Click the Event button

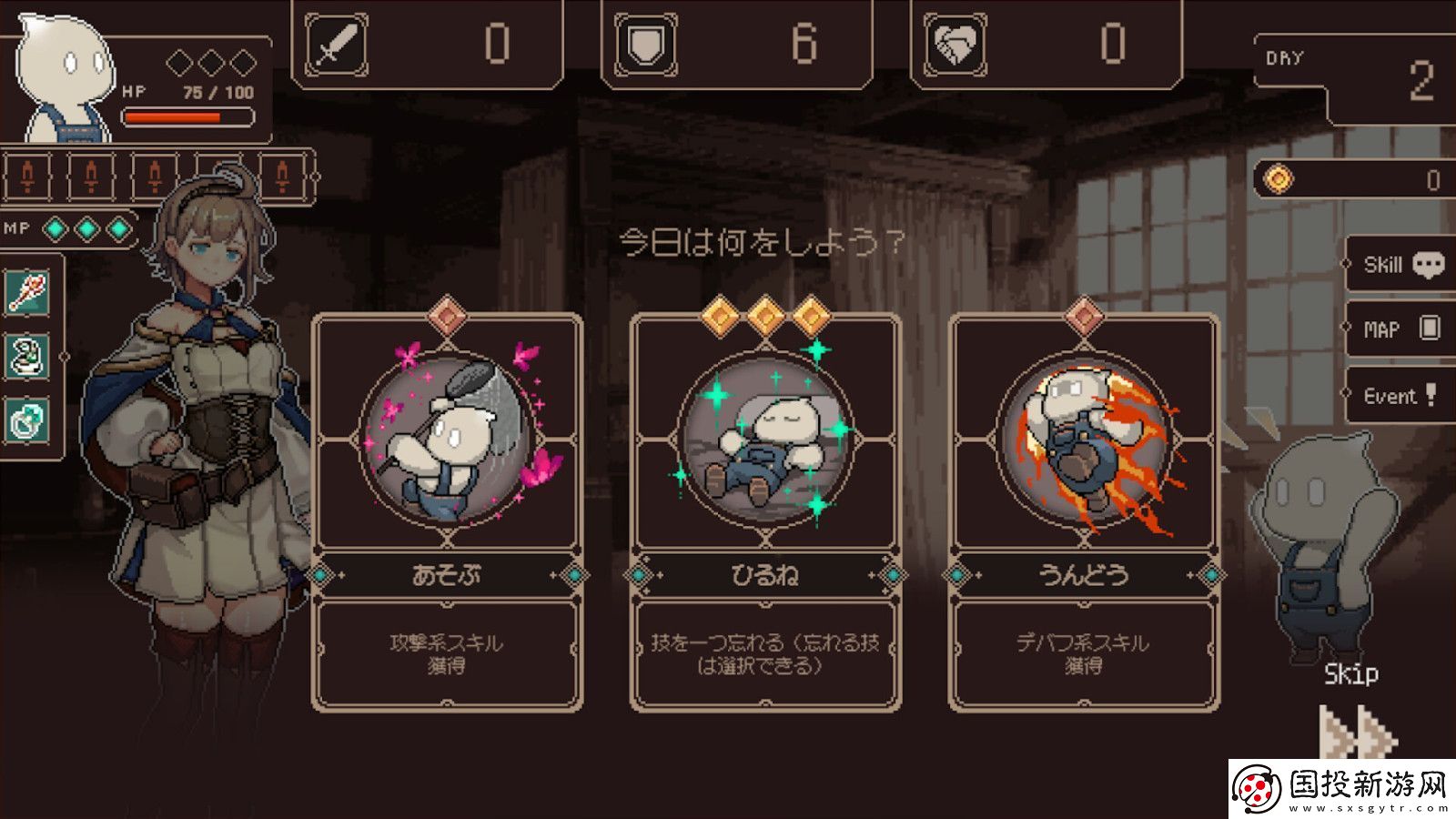pos(1399,393)
